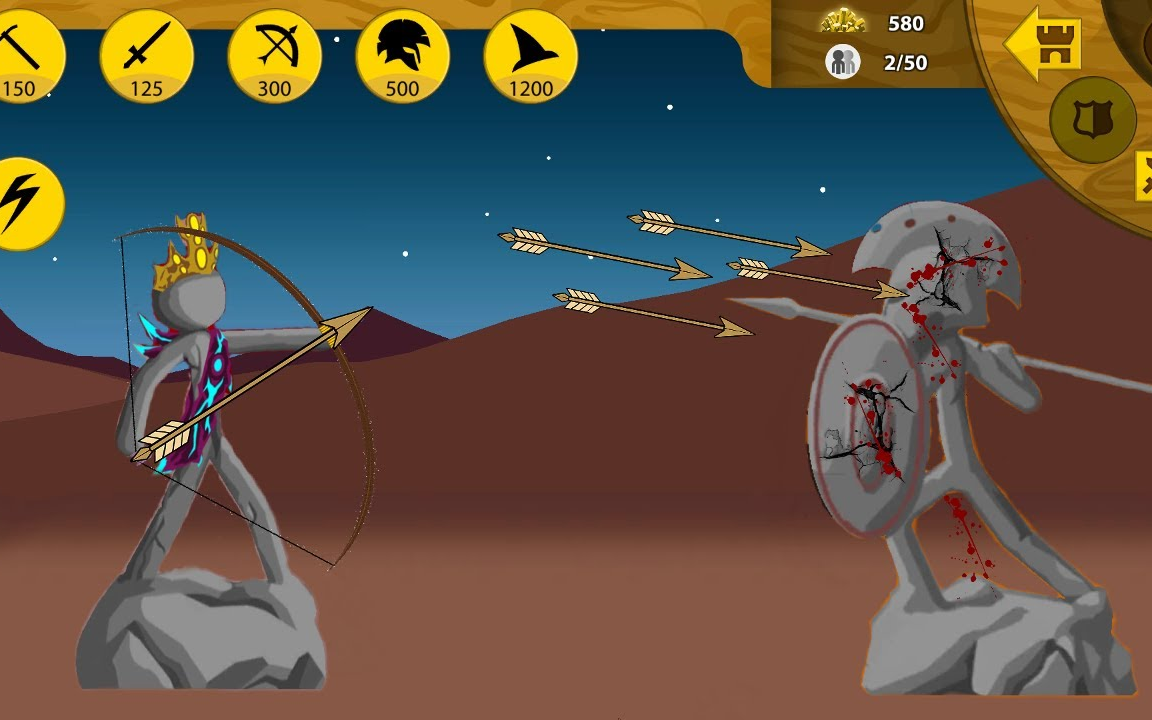Buy the sword unit costing 125
Image resolution: width=1152 pixels, height=720 pixels.
tap(146, 56)
